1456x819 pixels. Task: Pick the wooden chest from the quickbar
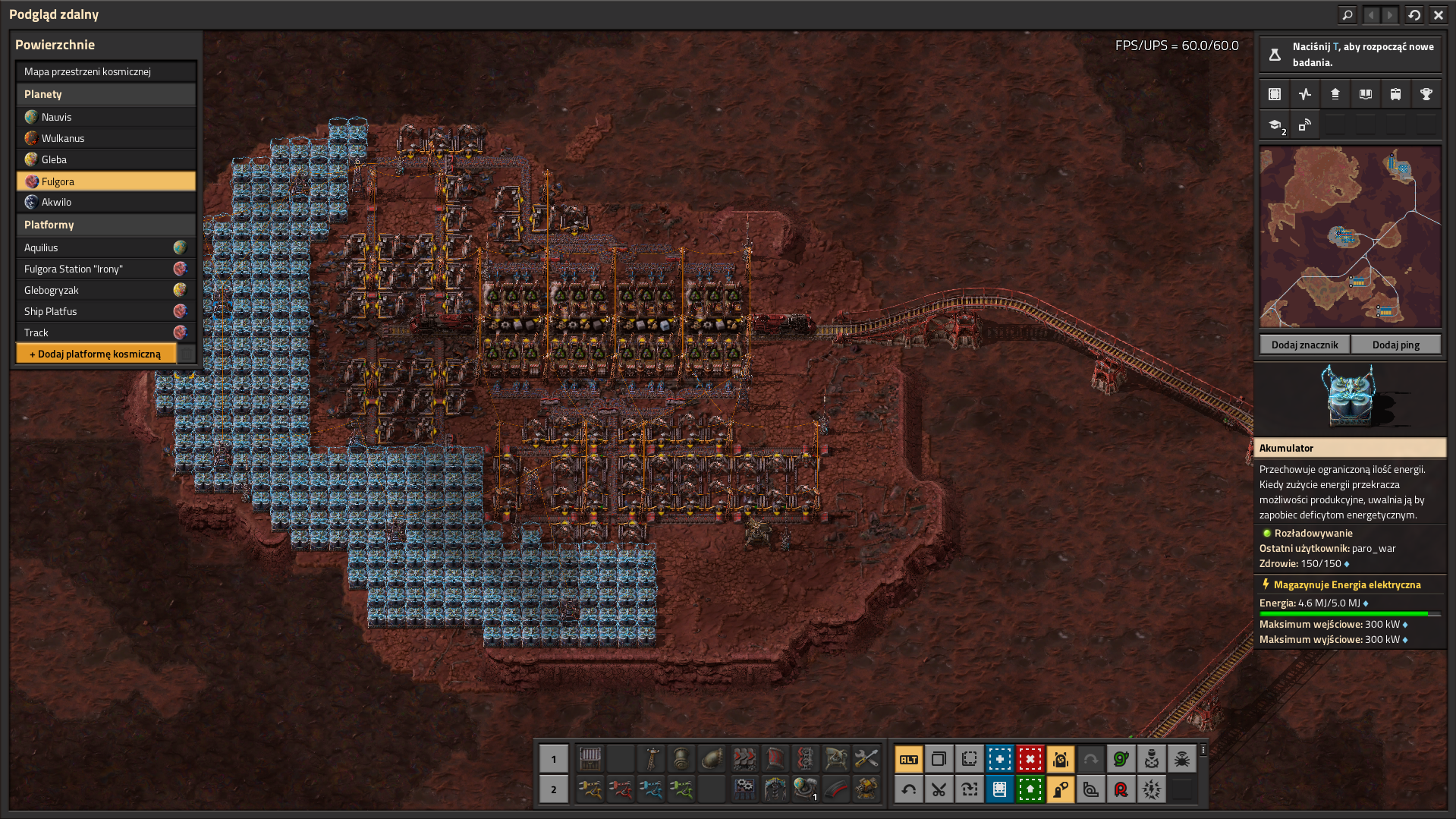[590, 758]
